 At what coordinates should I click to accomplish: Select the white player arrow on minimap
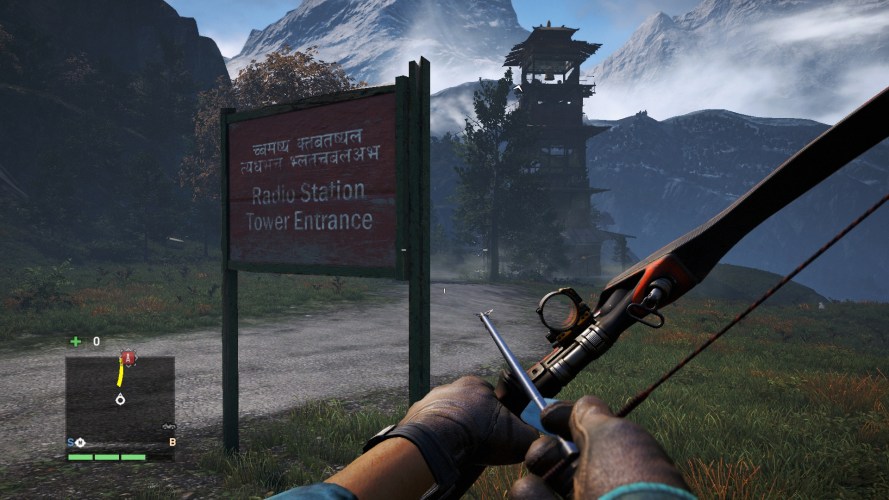click(x=120, y=399)
